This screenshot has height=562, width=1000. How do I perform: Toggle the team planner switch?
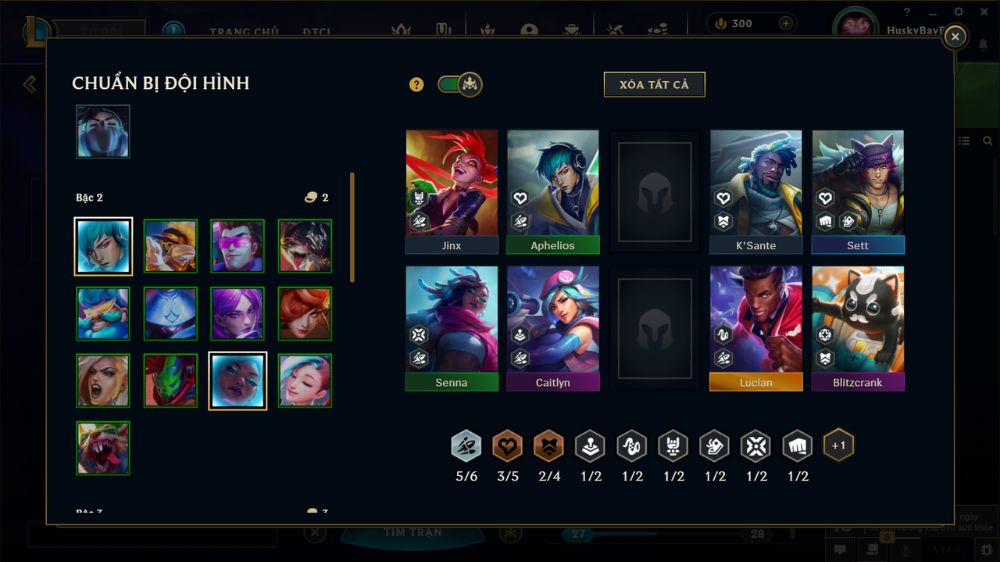[460, 85]
